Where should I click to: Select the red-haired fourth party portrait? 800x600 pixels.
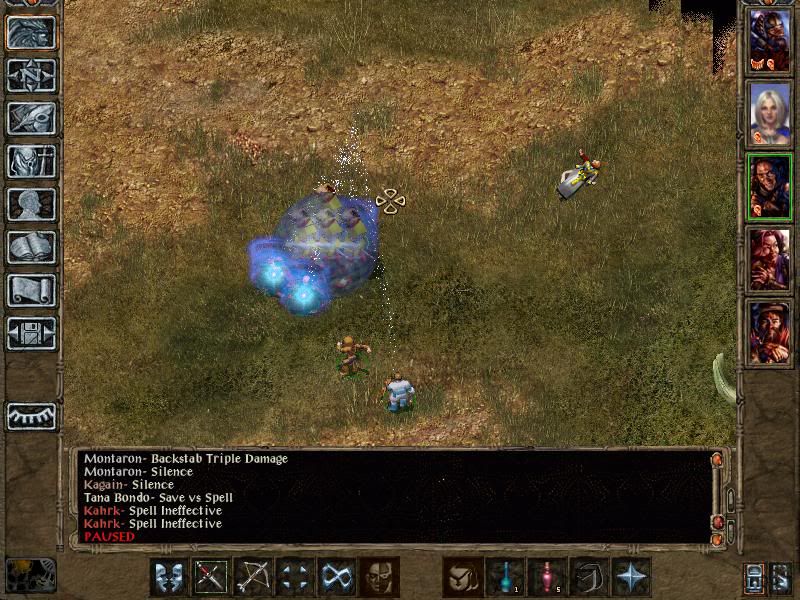point(769,259)
